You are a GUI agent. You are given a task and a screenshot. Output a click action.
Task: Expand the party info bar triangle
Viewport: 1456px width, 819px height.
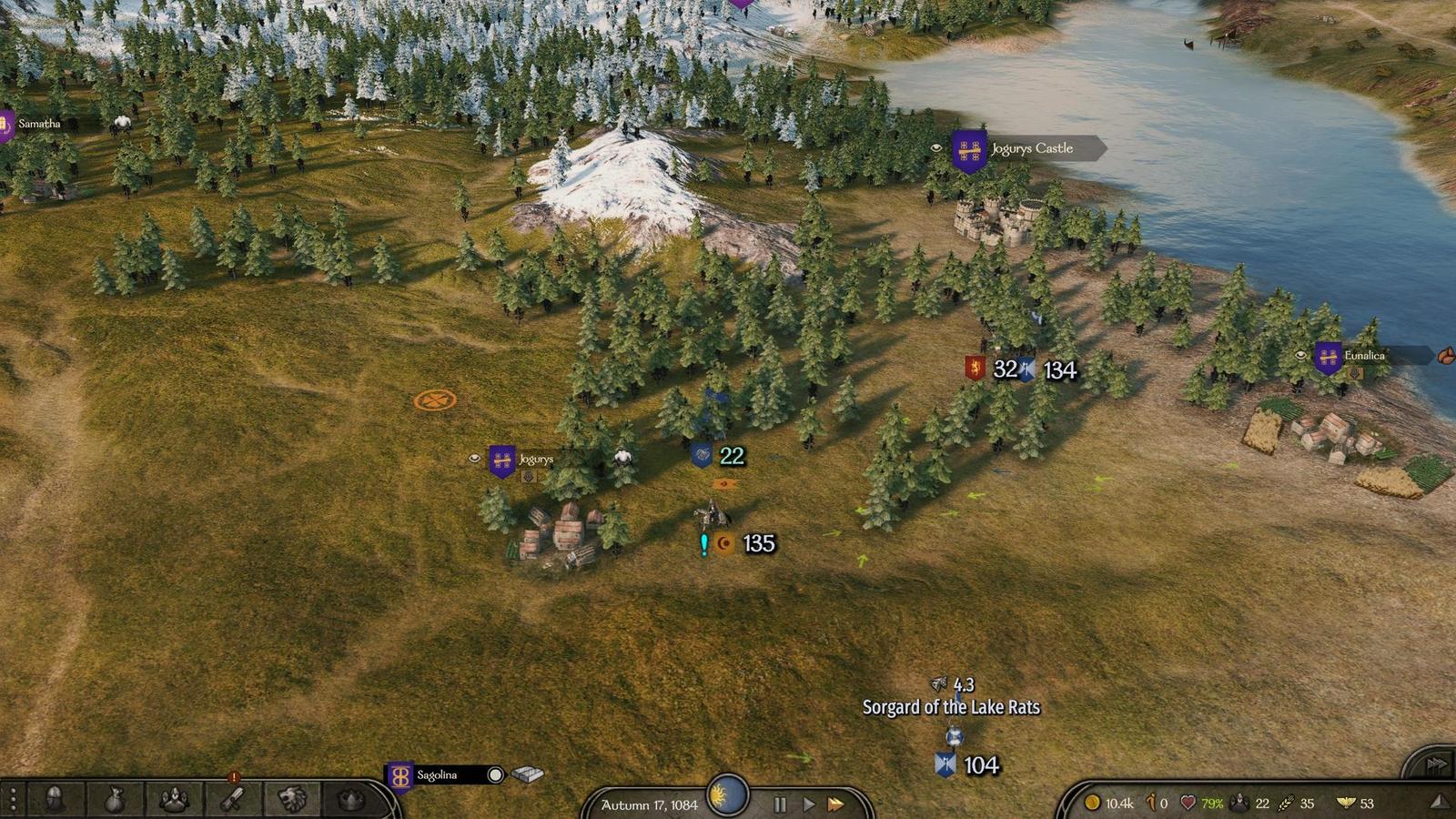pos(1438,802)
